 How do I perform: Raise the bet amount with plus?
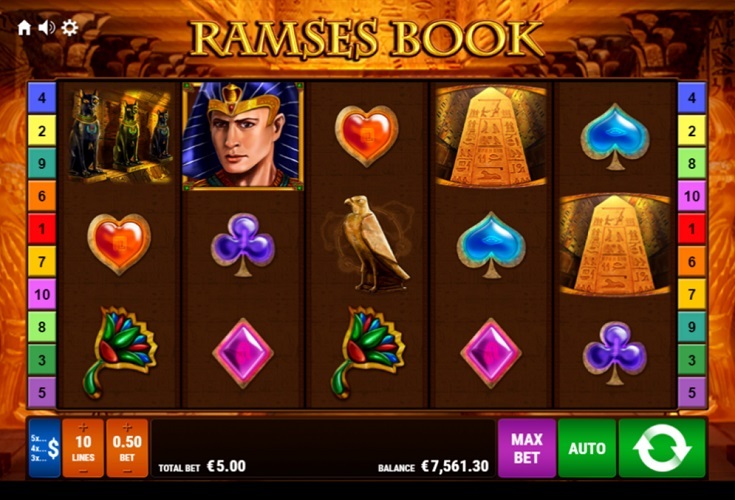pos(126,427)
